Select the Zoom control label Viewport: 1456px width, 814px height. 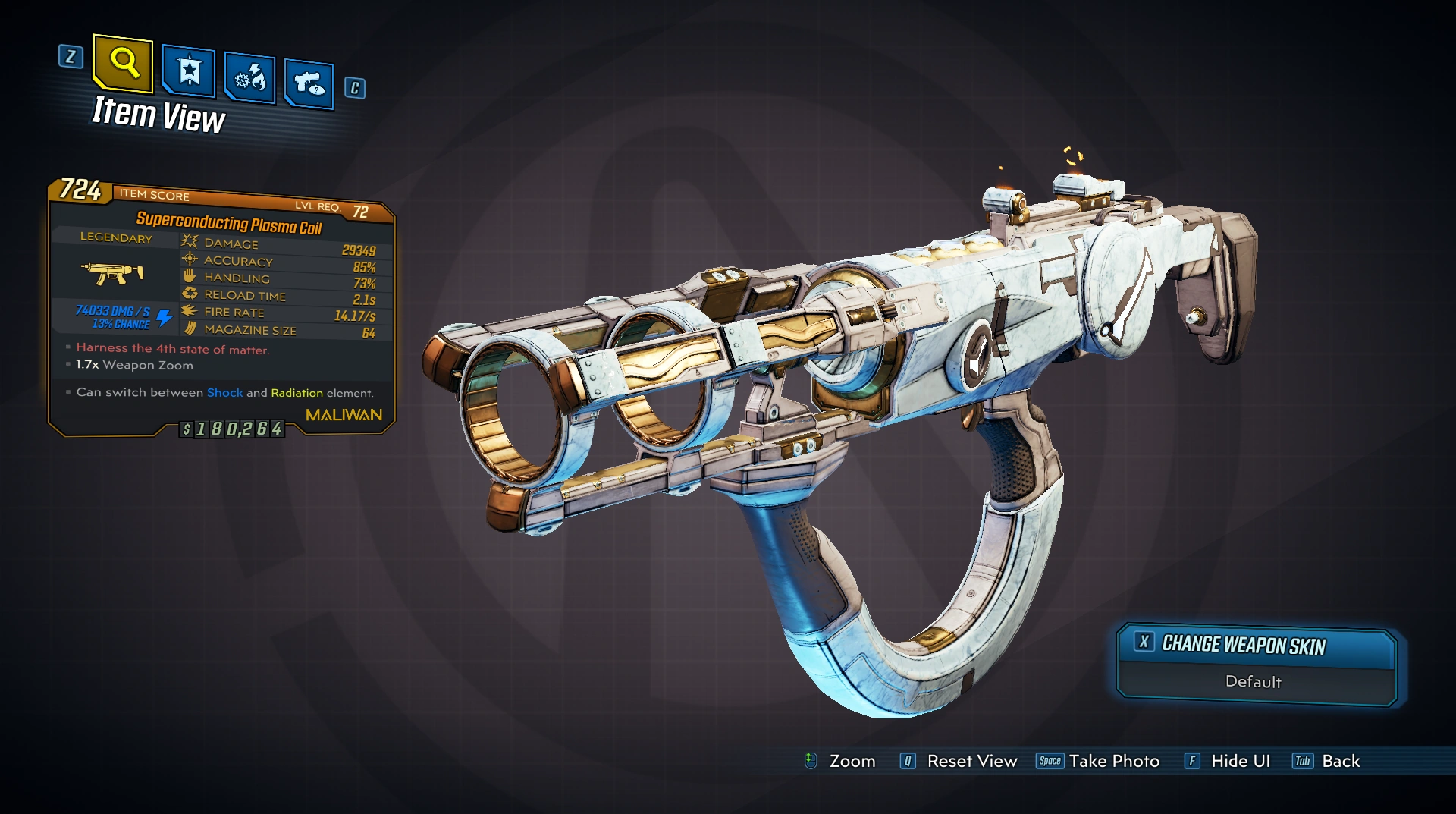pyautogui.click(x=852, y=761)
